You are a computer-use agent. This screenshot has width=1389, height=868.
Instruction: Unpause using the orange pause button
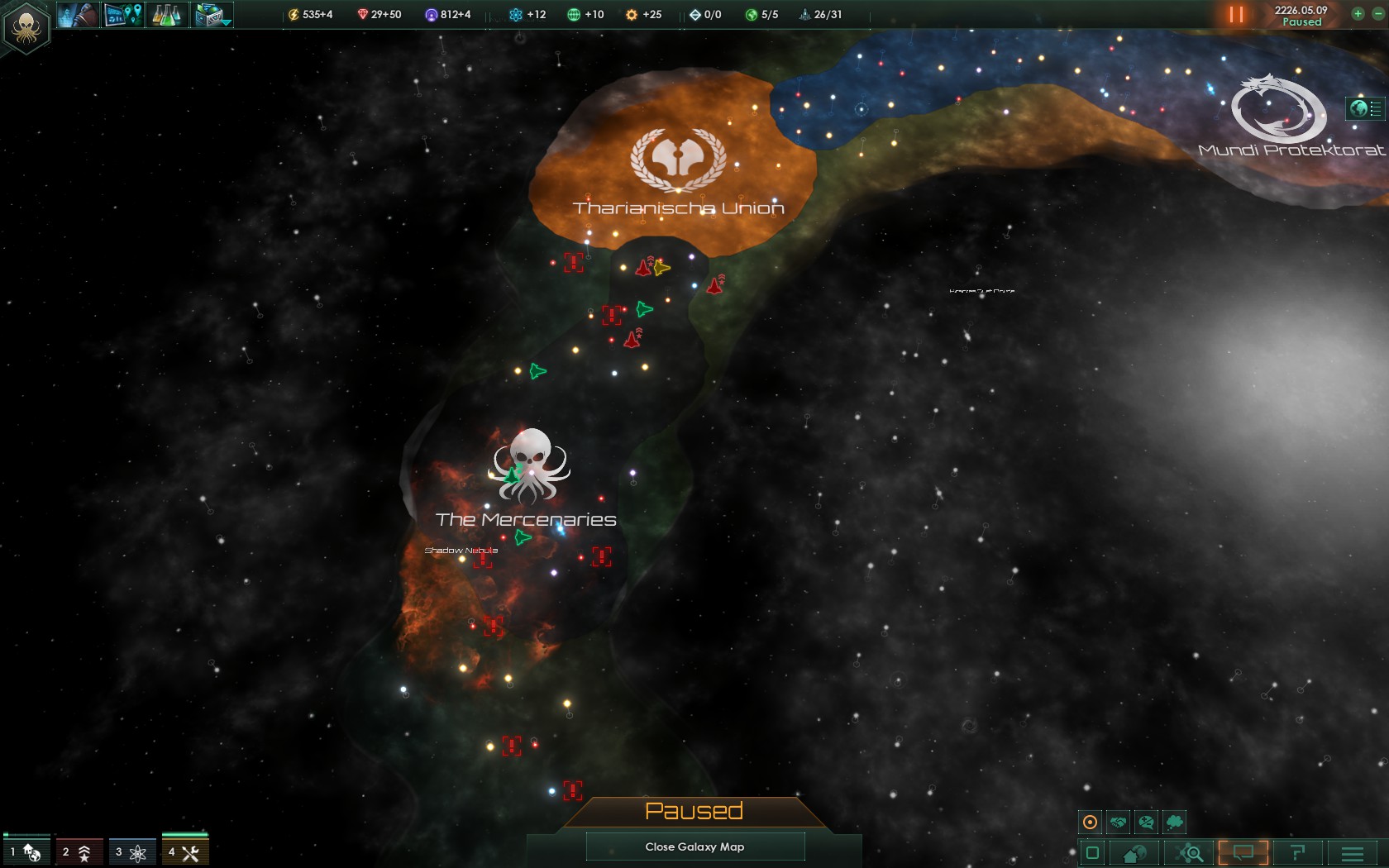(x=1236, y=15)
